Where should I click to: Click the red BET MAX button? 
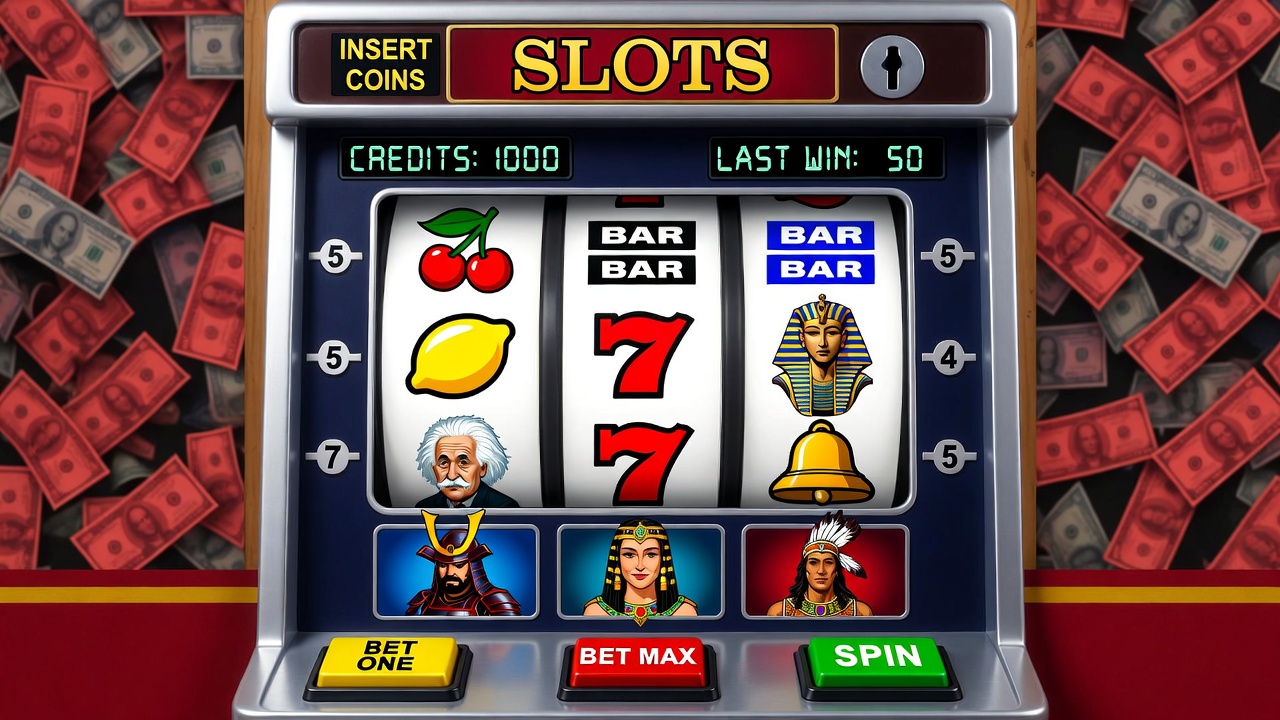click(637, 659)
